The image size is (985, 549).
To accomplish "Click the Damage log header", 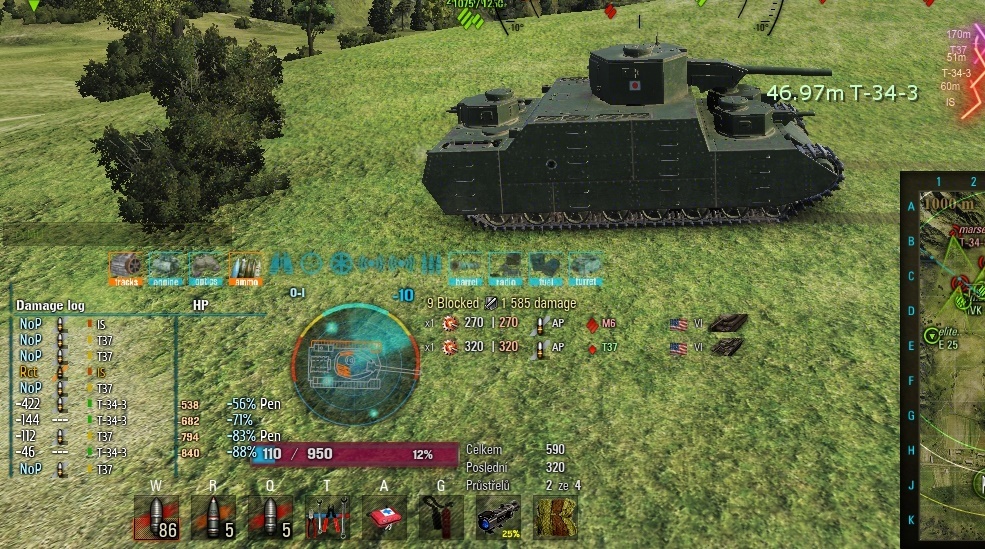I will (51, 306).
